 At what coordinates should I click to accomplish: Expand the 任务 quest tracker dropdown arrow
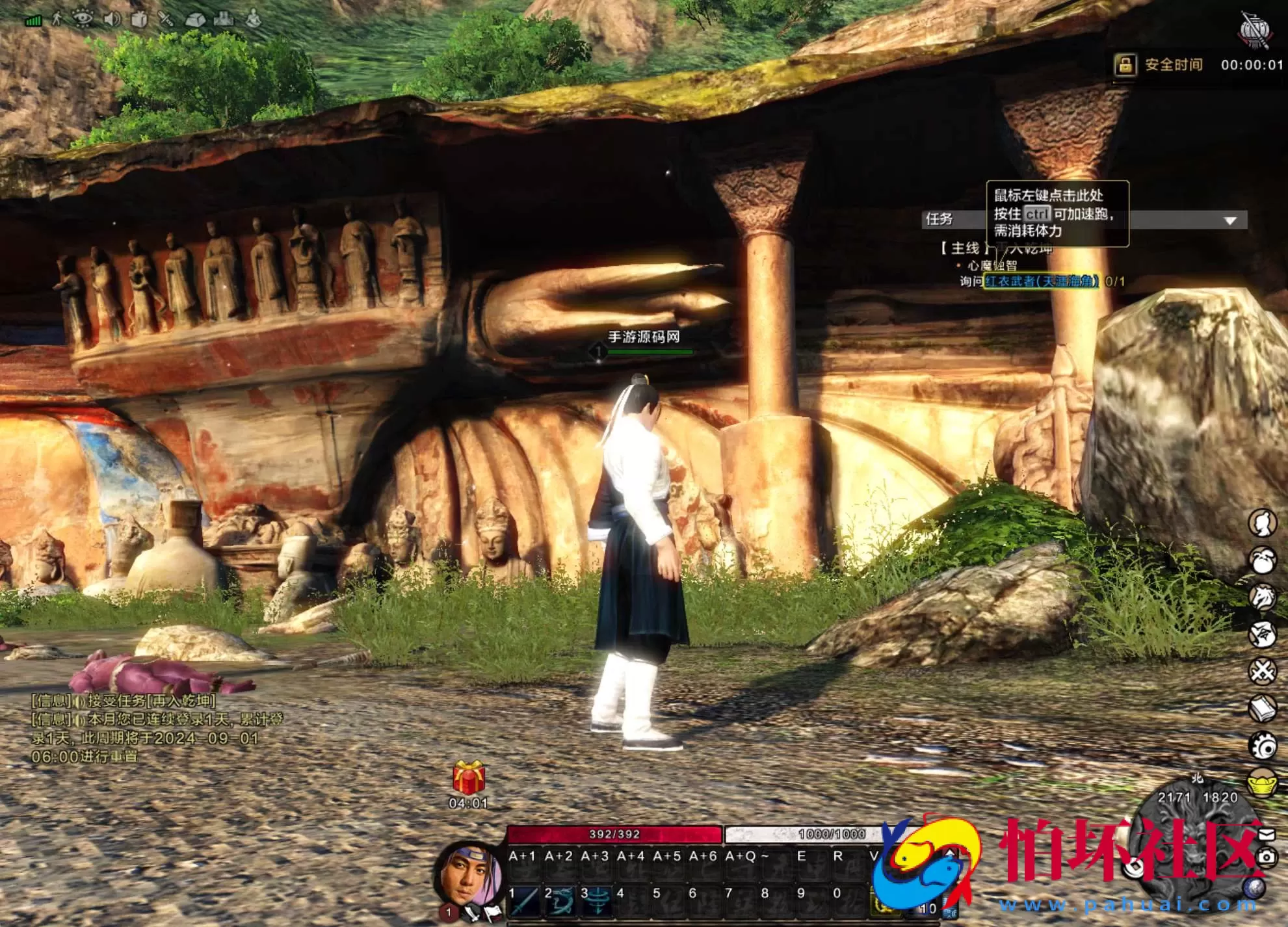(1229, 220)
